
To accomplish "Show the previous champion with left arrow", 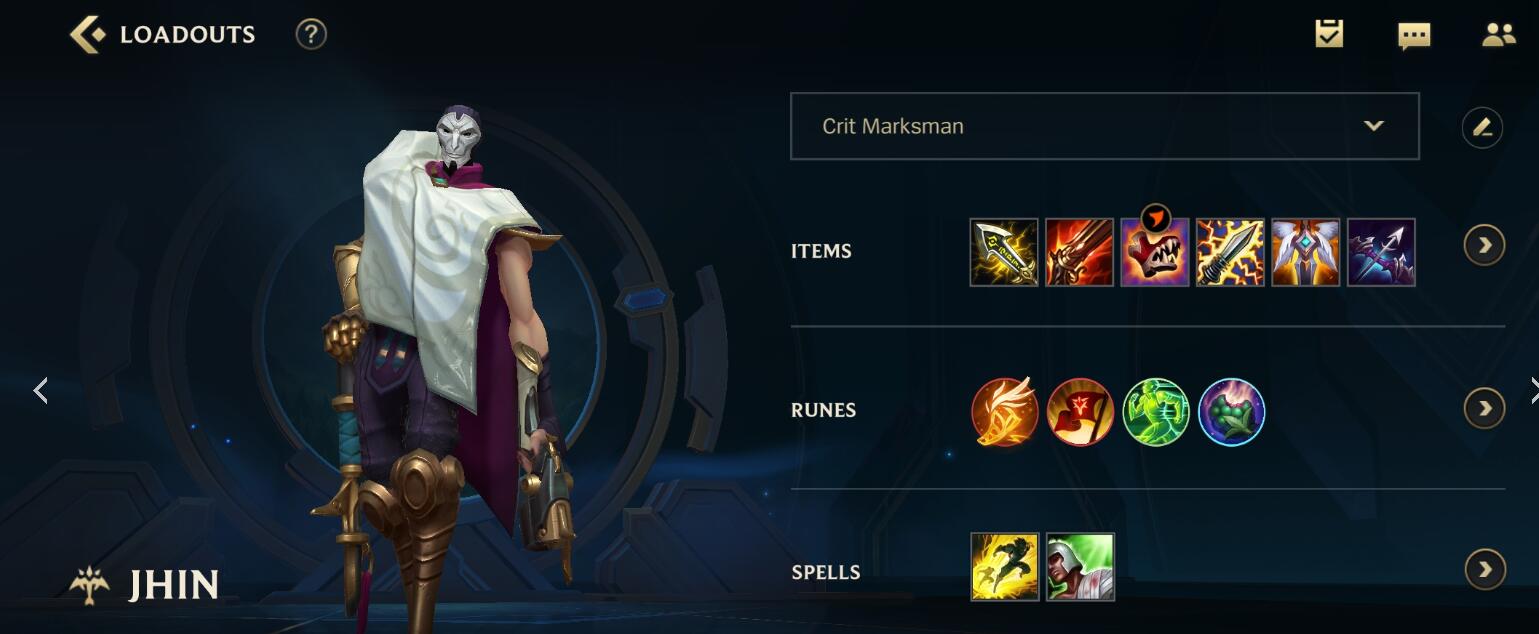I will click(x=41, y=390).
